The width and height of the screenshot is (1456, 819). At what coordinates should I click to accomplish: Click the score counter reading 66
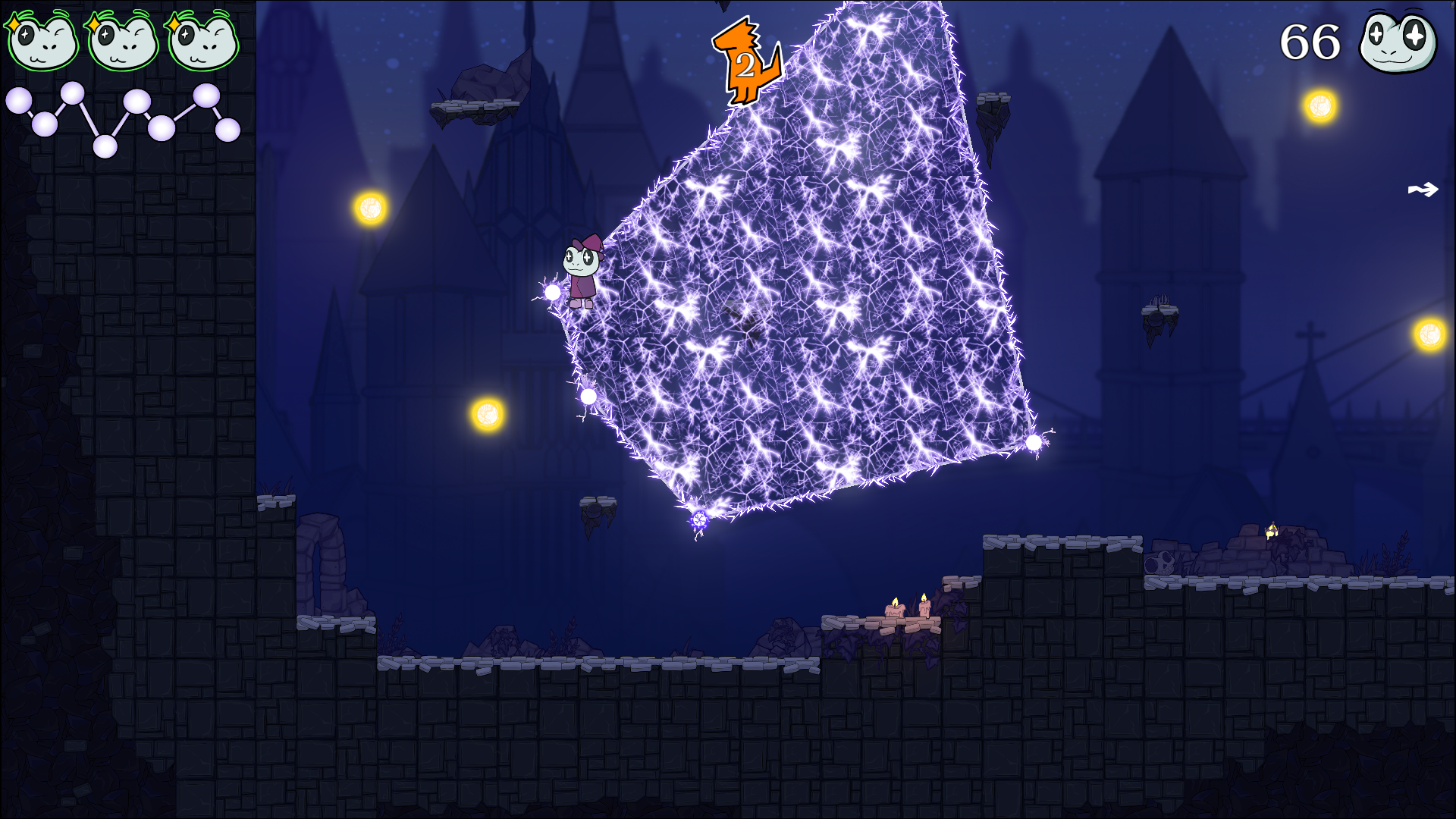coord(1309,43)
